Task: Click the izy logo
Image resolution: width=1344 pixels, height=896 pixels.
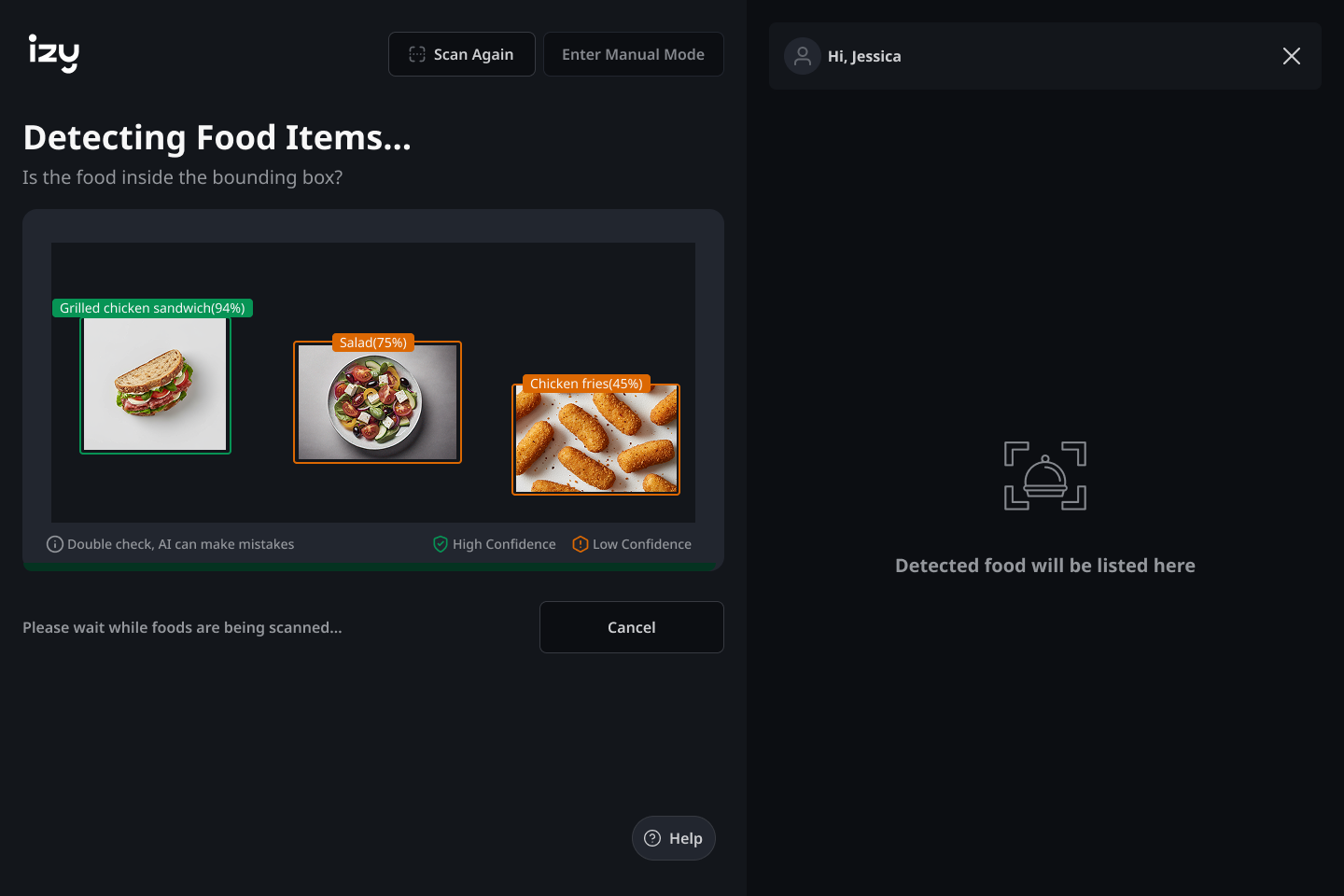Action: click(x=53, y=53)
